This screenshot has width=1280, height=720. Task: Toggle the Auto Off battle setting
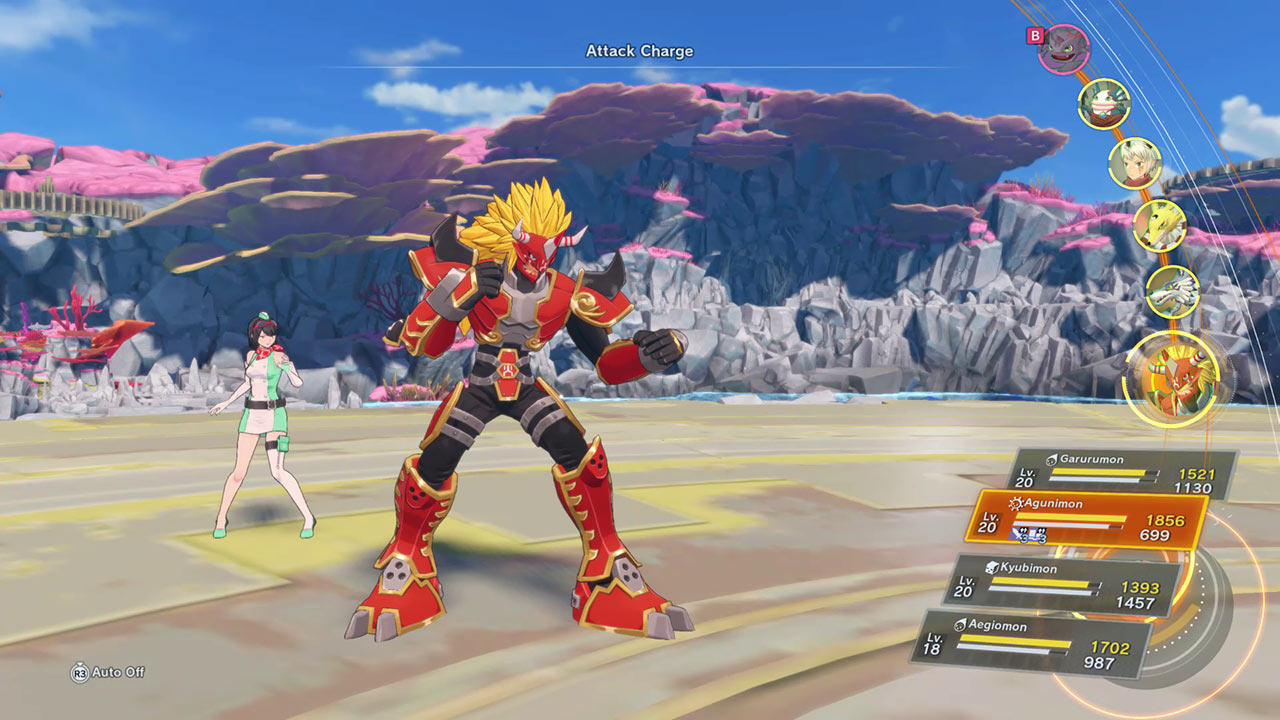pyautogui.click(x=108, y=672)
